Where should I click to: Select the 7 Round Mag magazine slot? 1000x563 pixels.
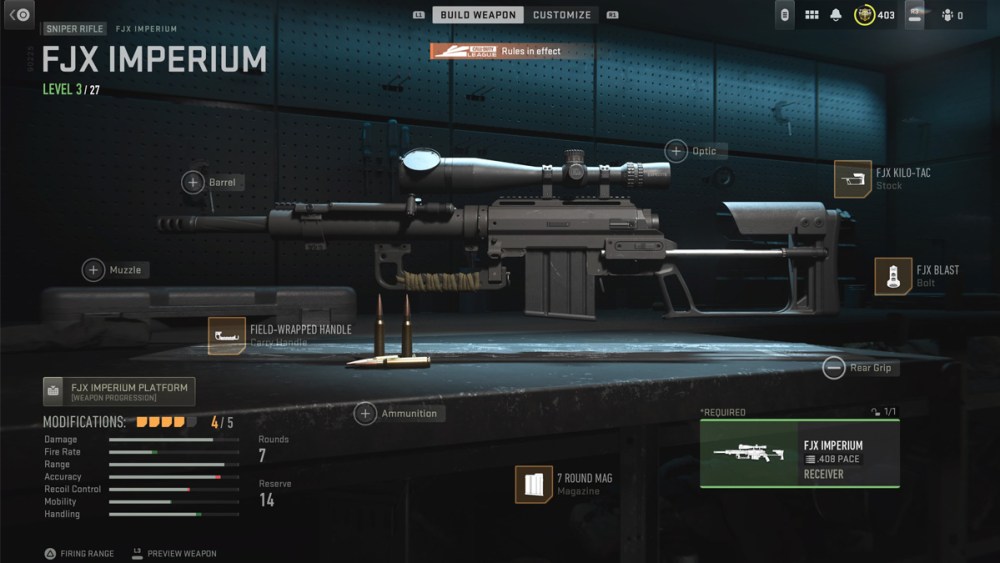534,484
